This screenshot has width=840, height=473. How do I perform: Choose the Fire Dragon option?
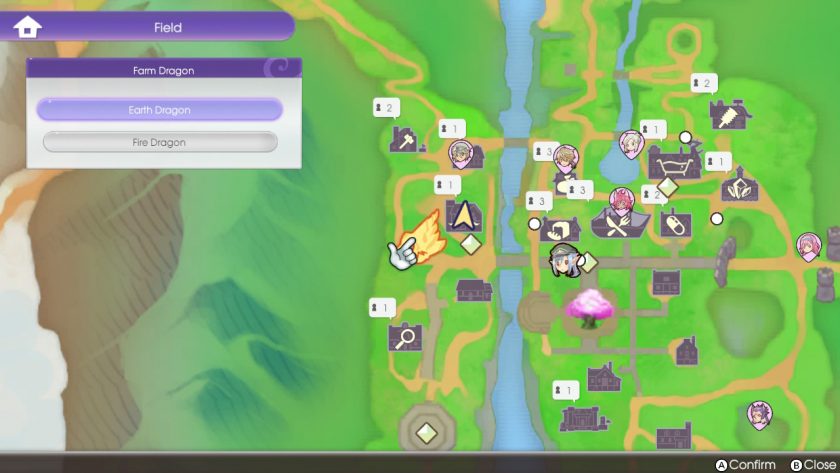point(160,143)
